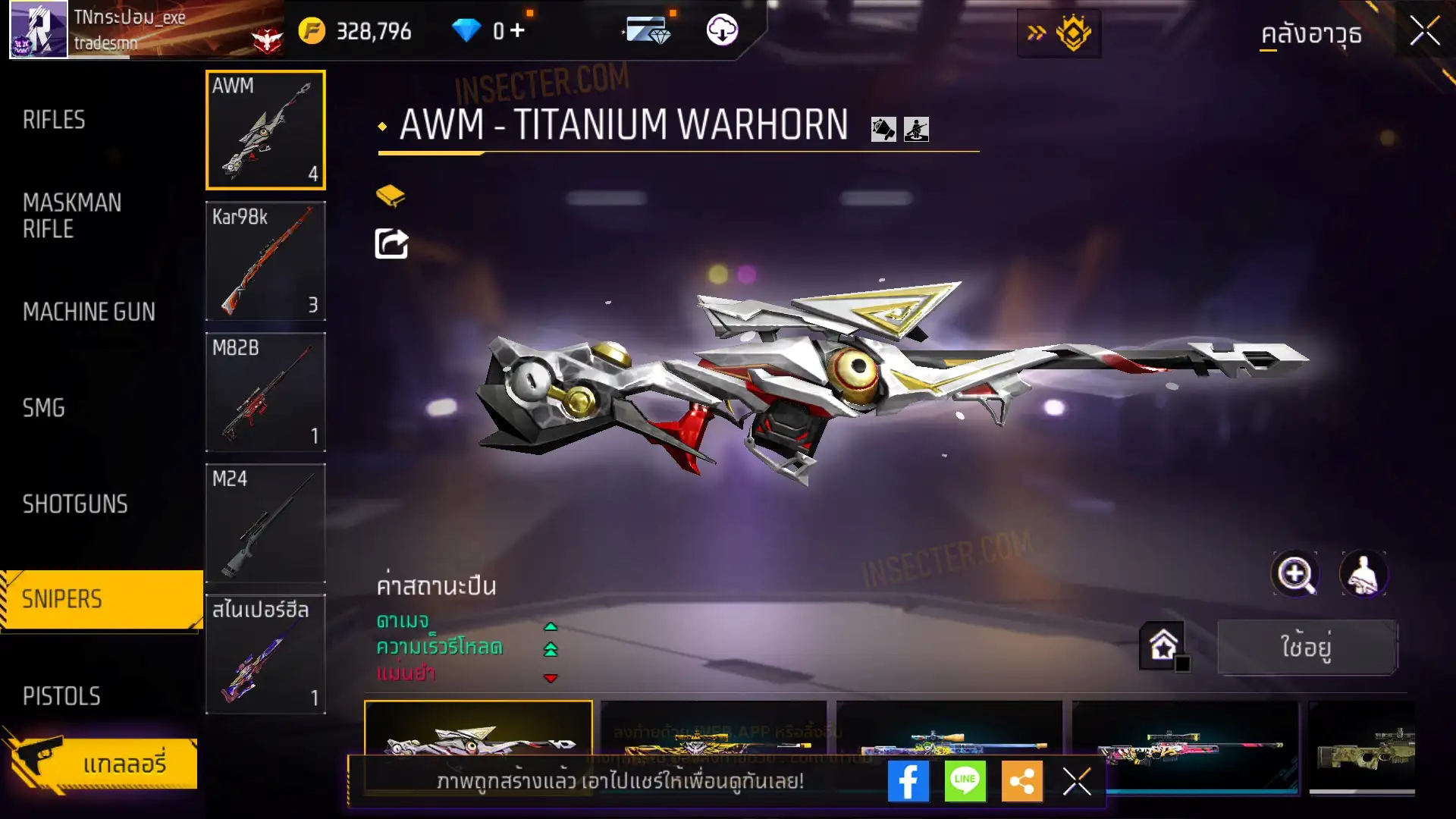Dismiss the share notification bar
Image resolution: width=1456 pixels, height=819 pixels.
click(1077, 781)
